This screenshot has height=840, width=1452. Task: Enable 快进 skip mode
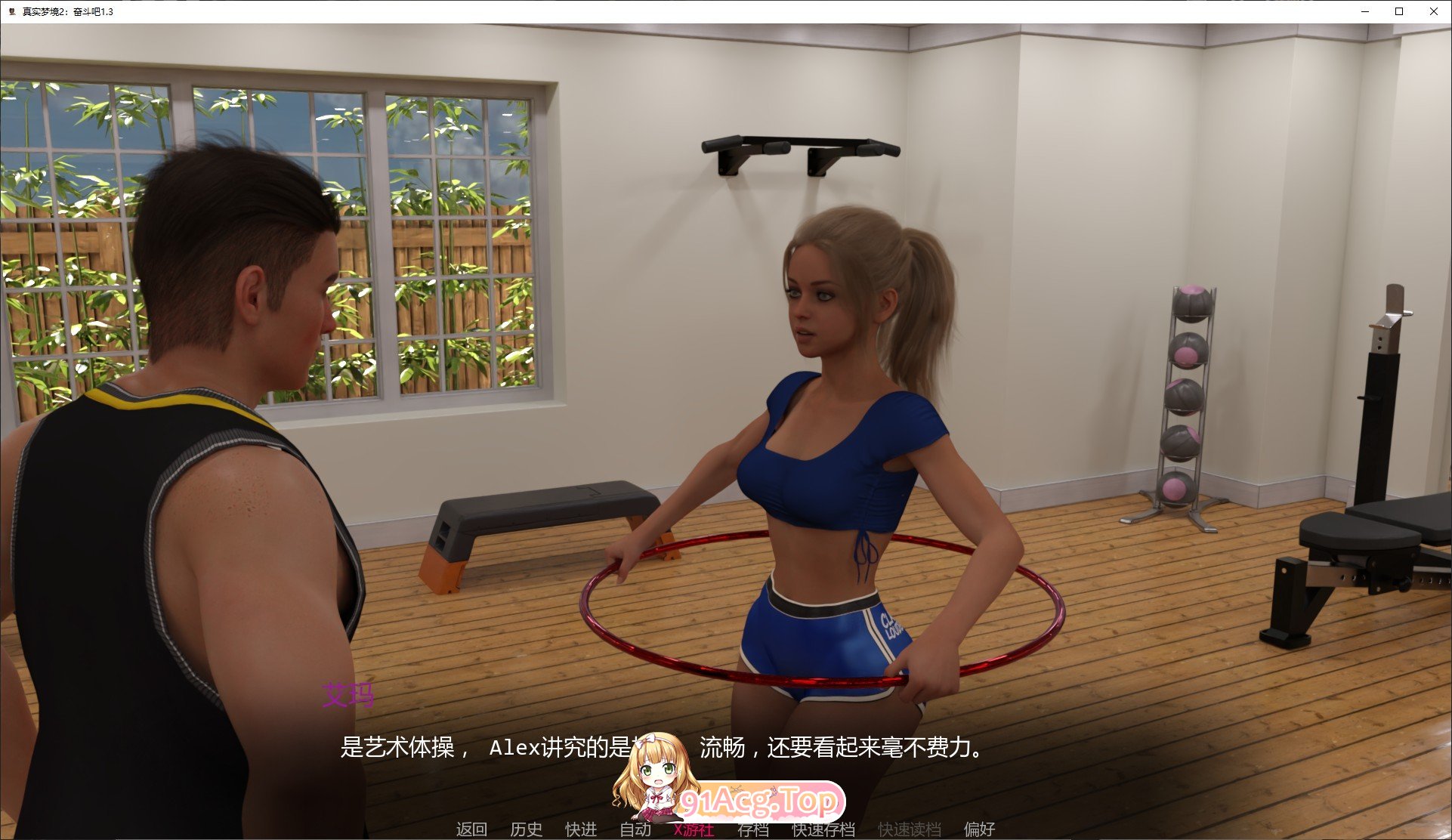pyautogui.click(x=579, y=829)
